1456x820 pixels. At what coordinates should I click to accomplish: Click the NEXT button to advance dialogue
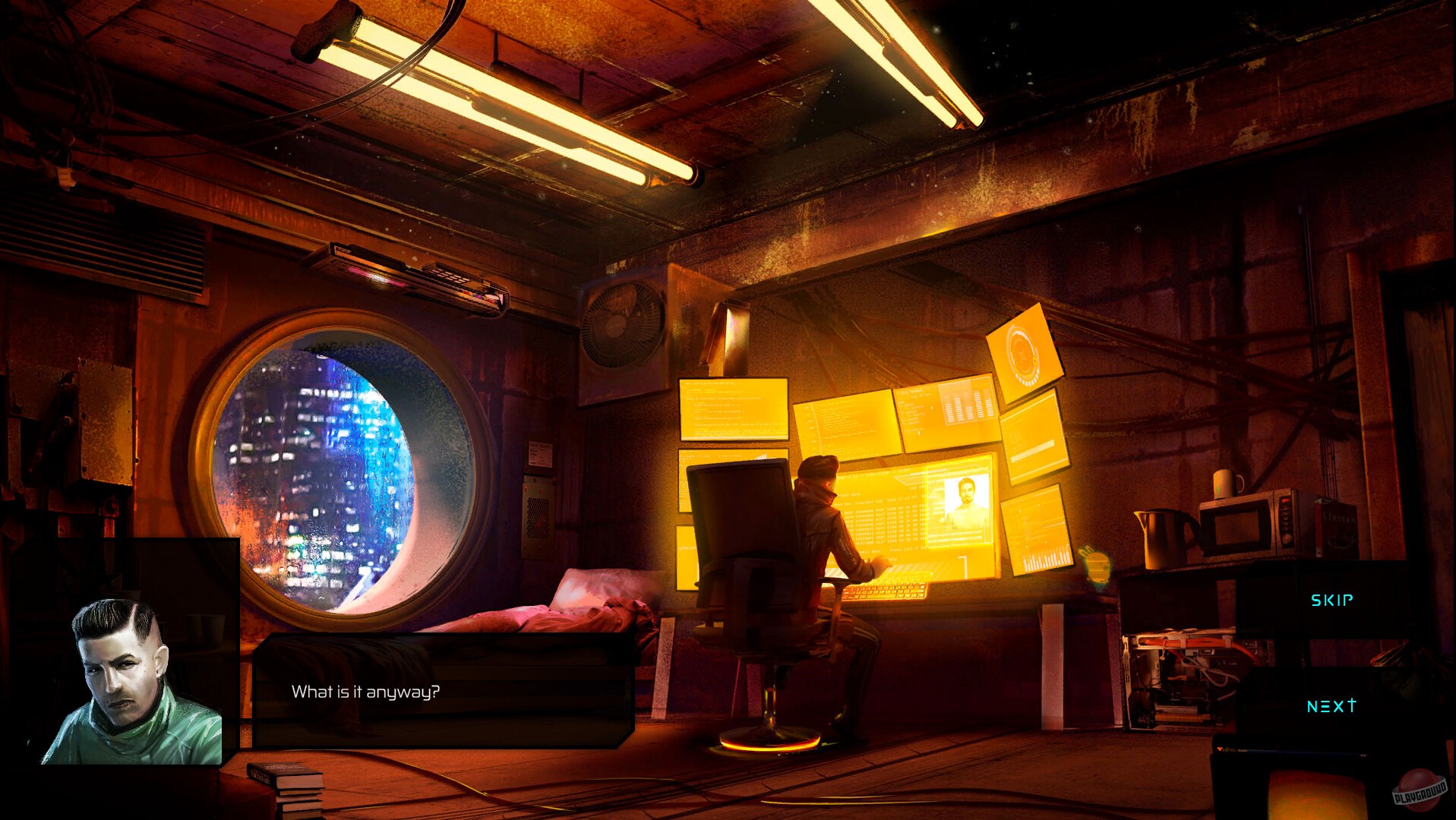tap(1330, 706)
